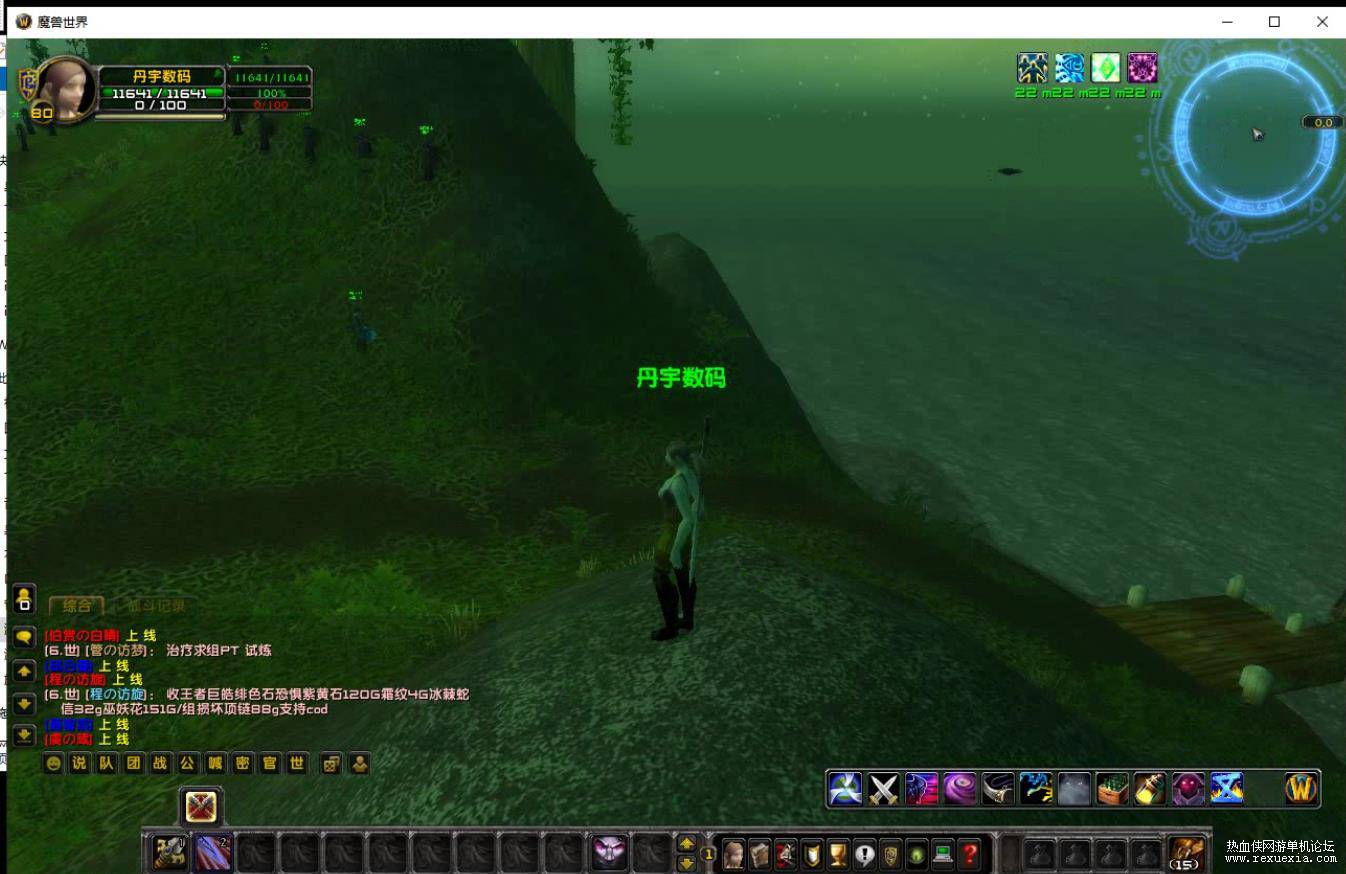This screenshot has height=874, width=1346.
Task: Open the red question mark help button
Action: (x=968, y=854)
